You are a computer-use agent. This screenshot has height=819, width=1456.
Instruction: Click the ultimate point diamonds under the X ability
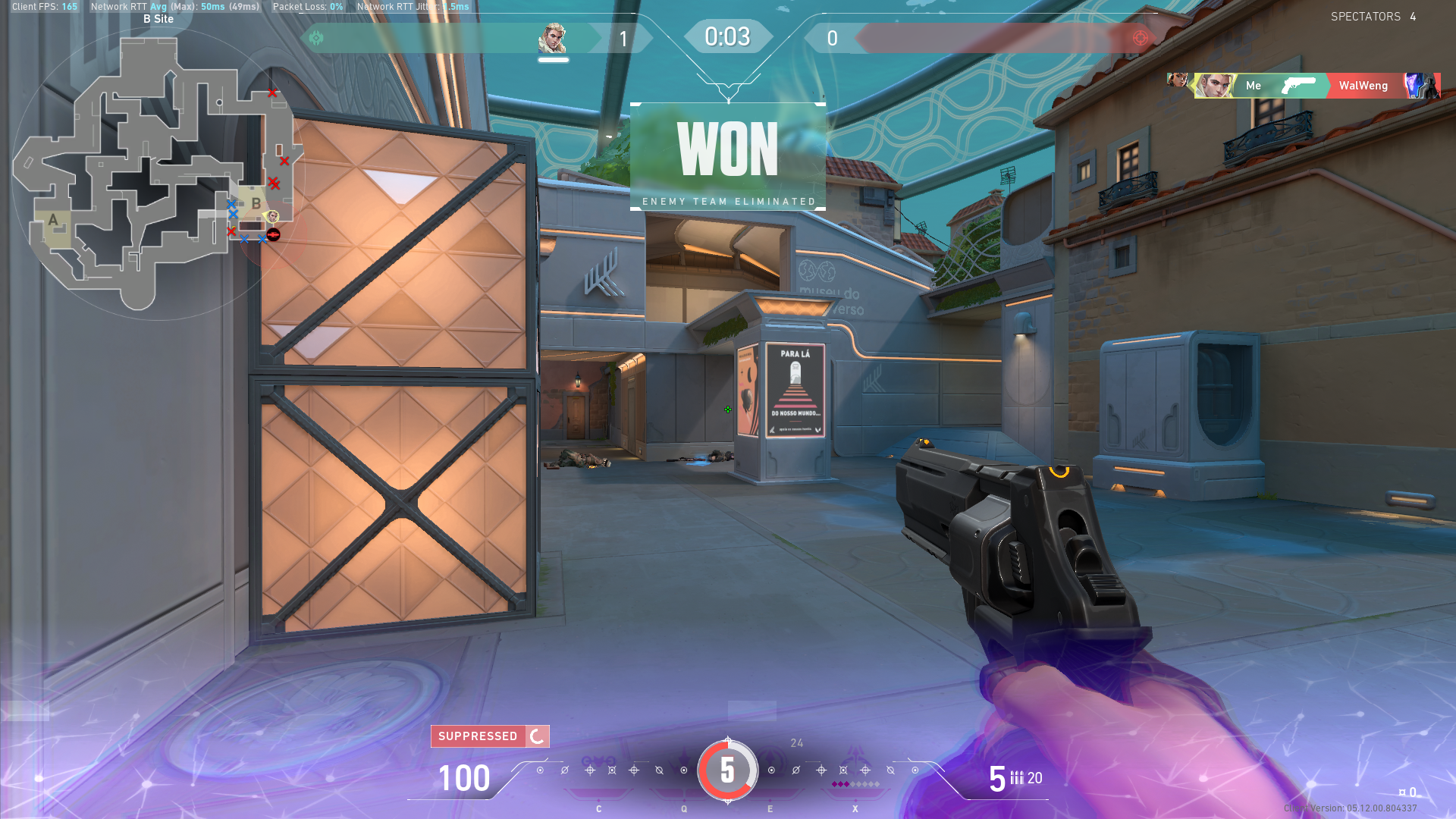pyautogui.click(x=855, y=783)
